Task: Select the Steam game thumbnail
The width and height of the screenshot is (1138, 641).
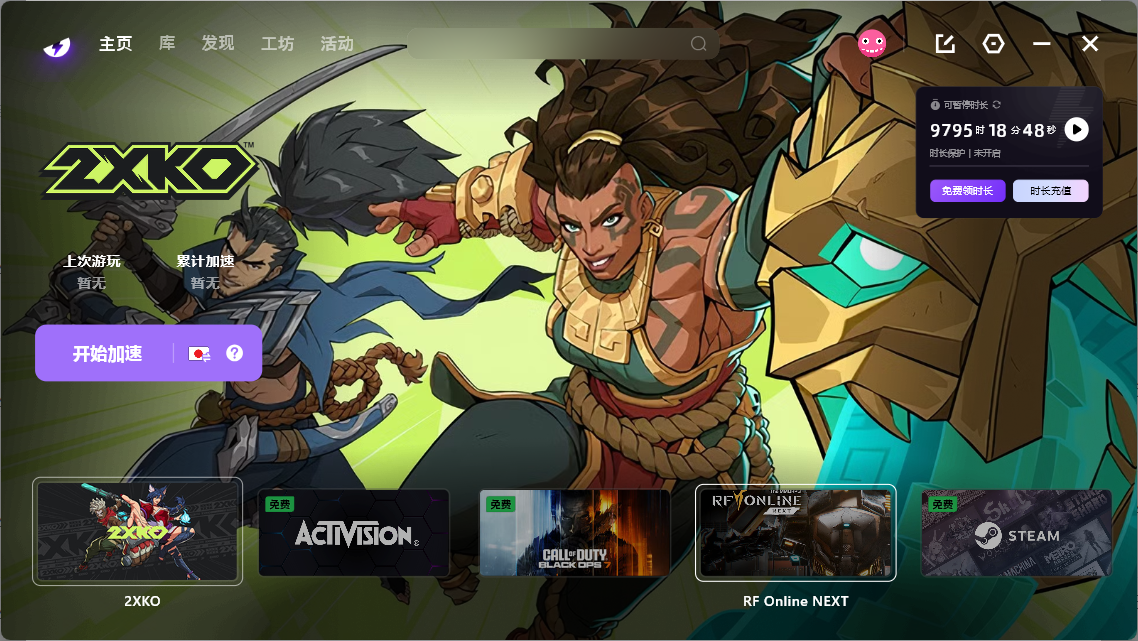Action: [x=1016, y=533]
